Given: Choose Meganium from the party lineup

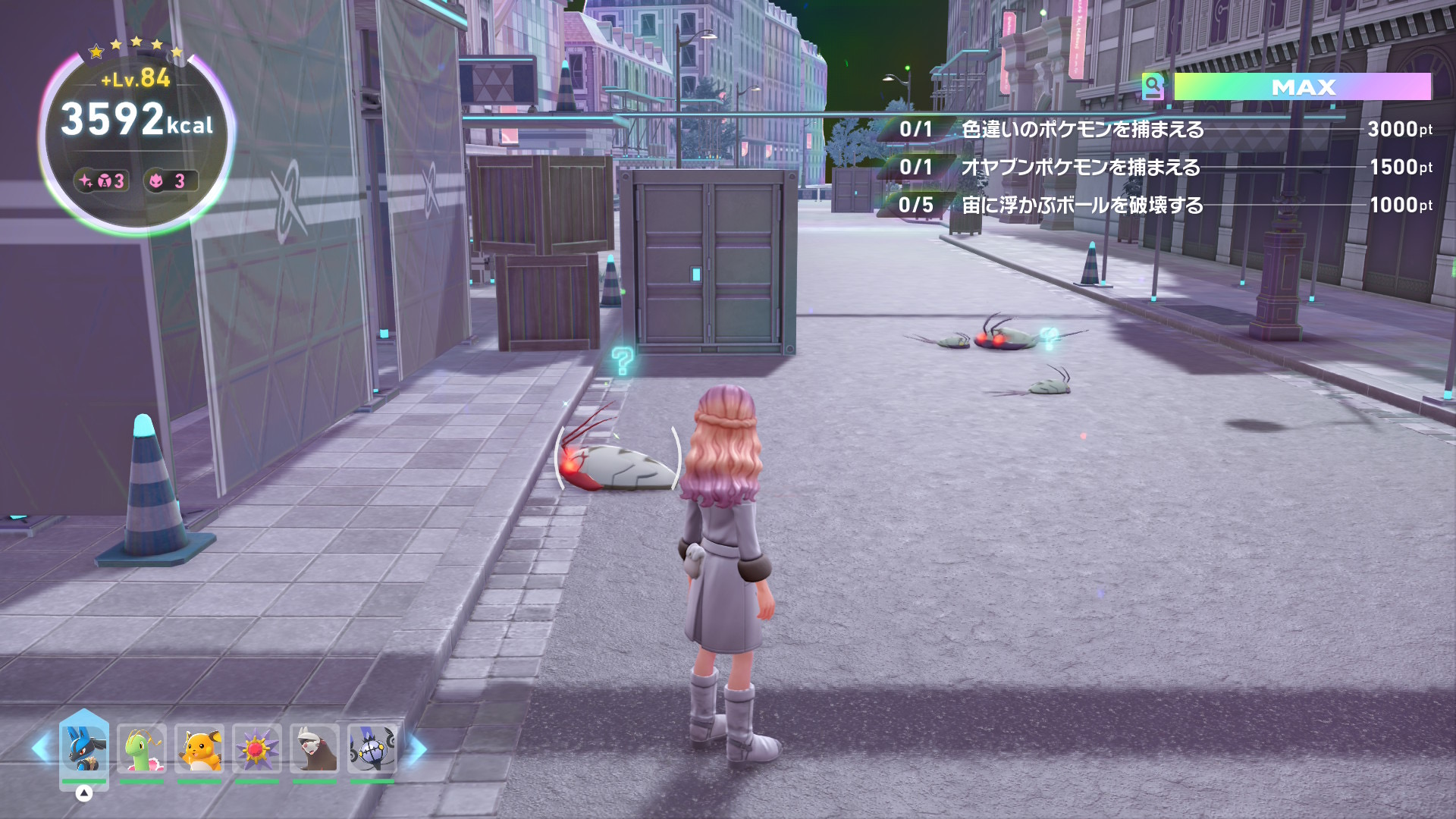Looking at the screenshot, I should point(142,748).
